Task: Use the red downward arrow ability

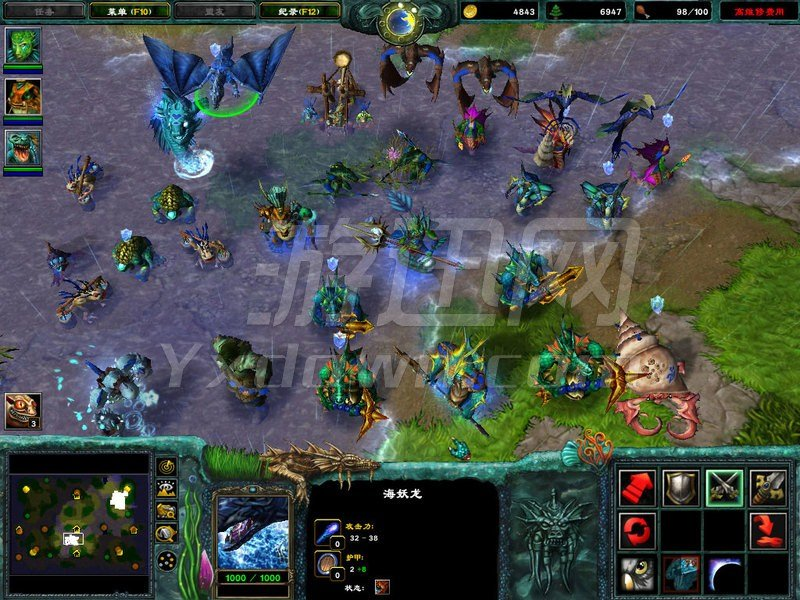Action: coord(768,531)
